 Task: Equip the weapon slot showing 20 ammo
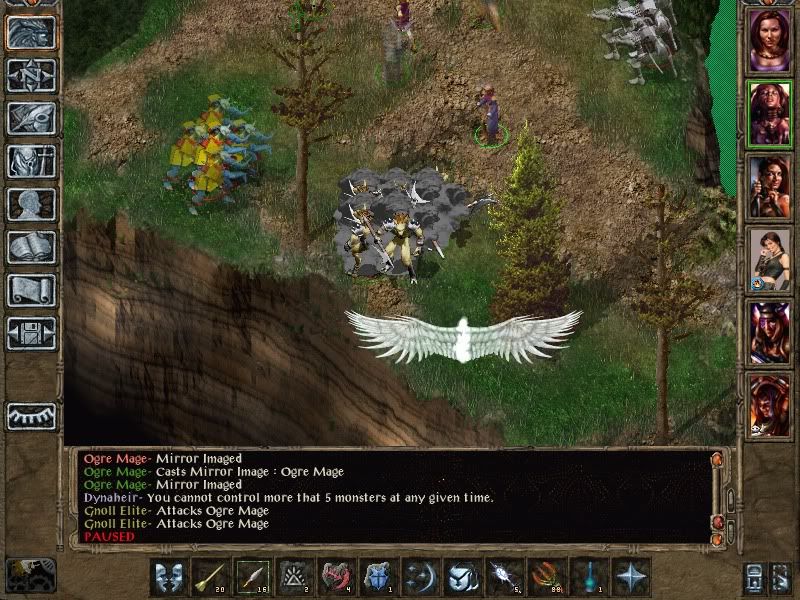(211, 578)
